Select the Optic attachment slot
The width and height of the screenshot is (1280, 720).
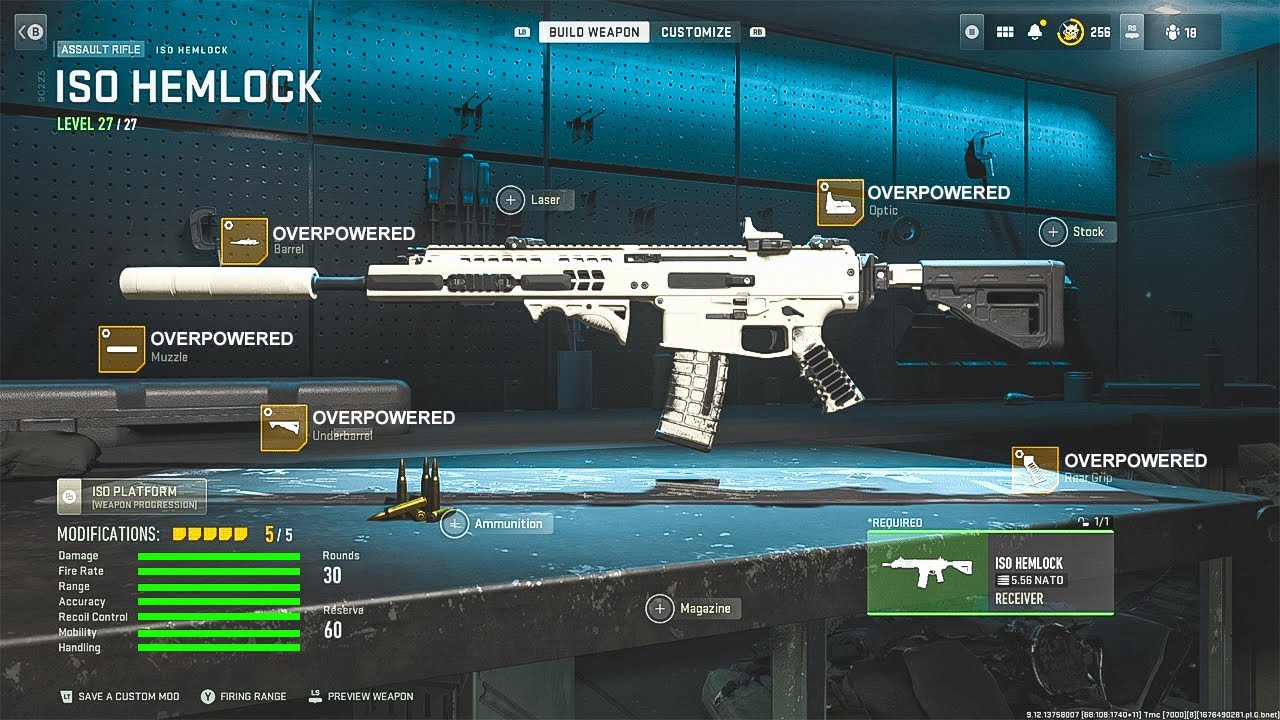pos(840,202)
